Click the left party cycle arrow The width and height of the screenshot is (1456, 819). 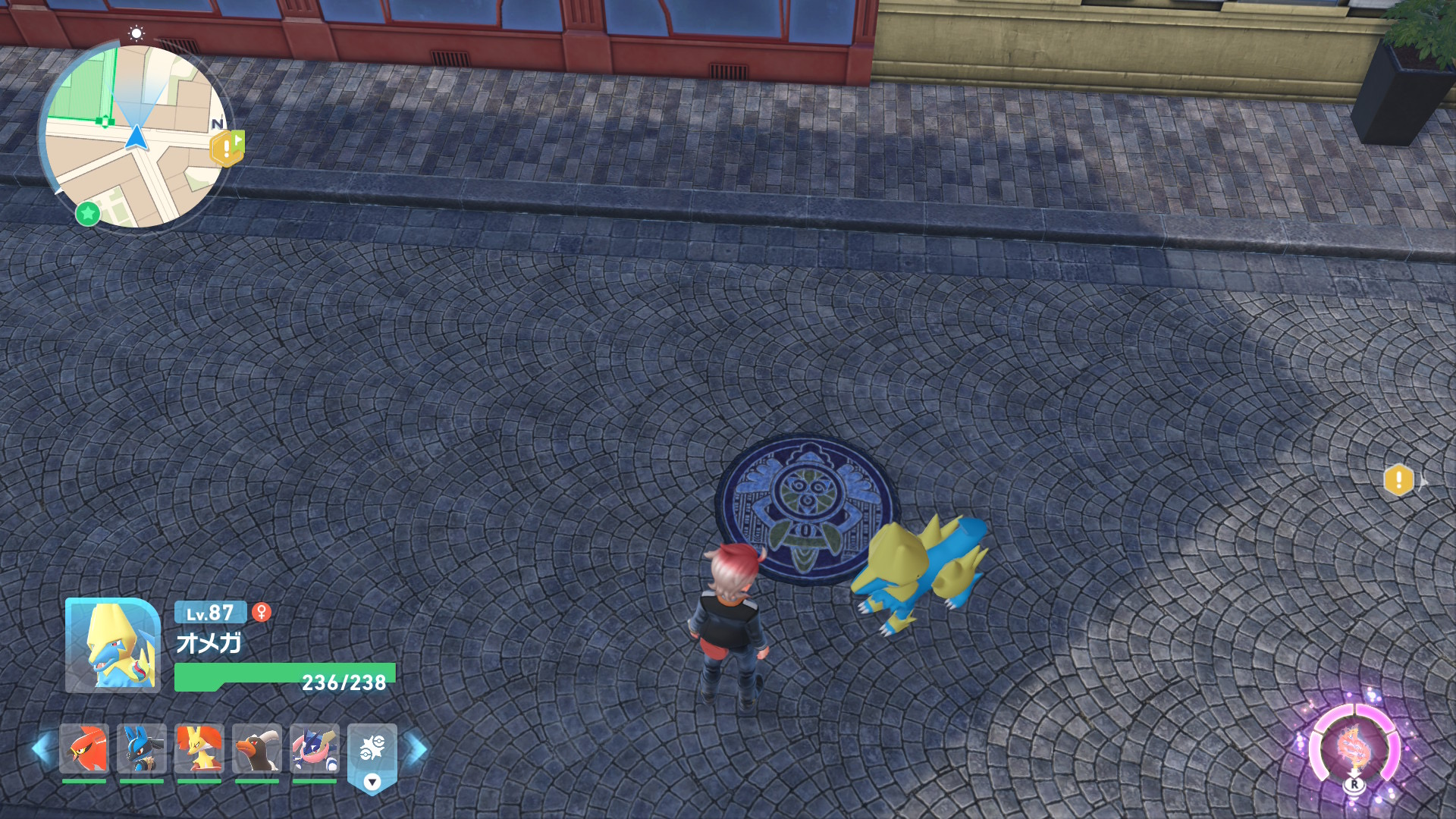coord(41,749)
